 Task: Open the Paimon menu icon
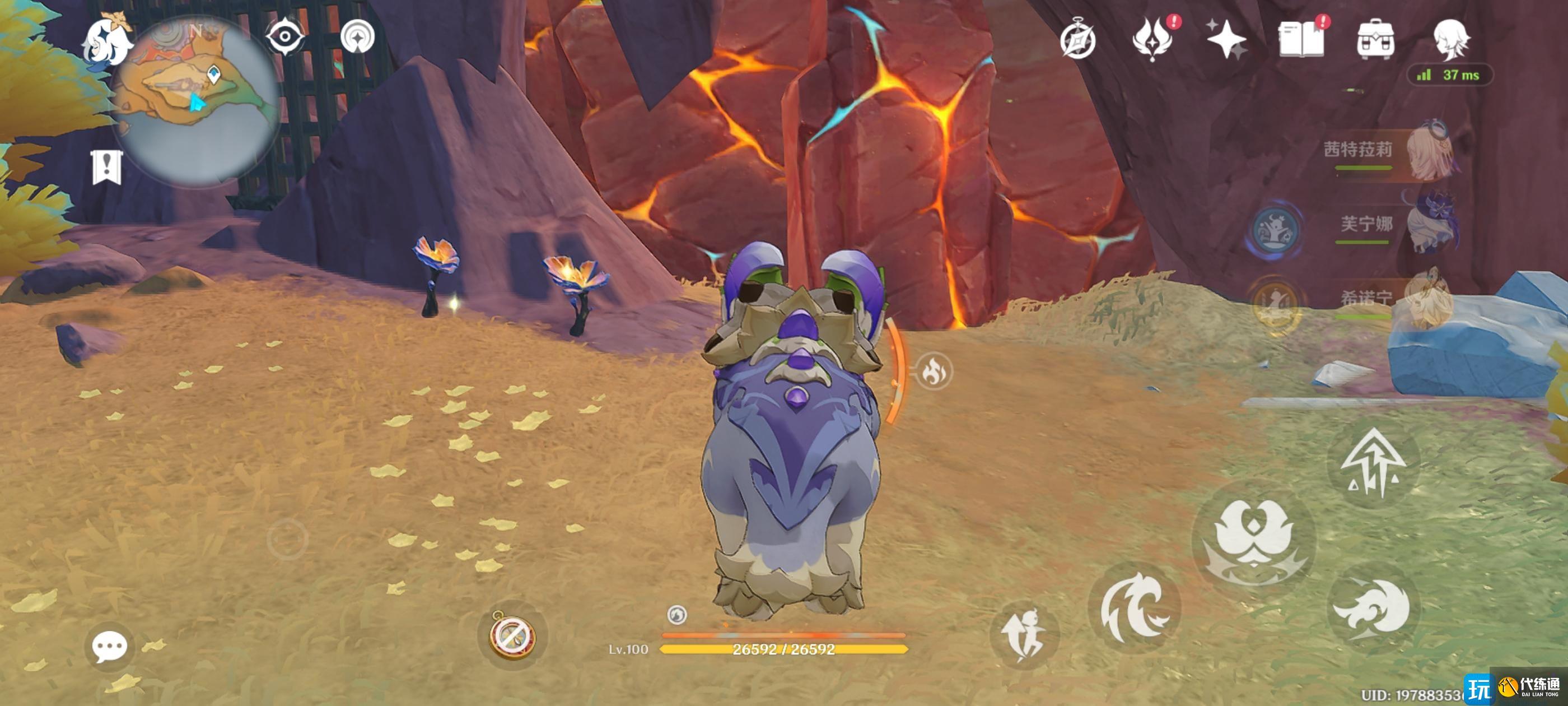[107, 40]
